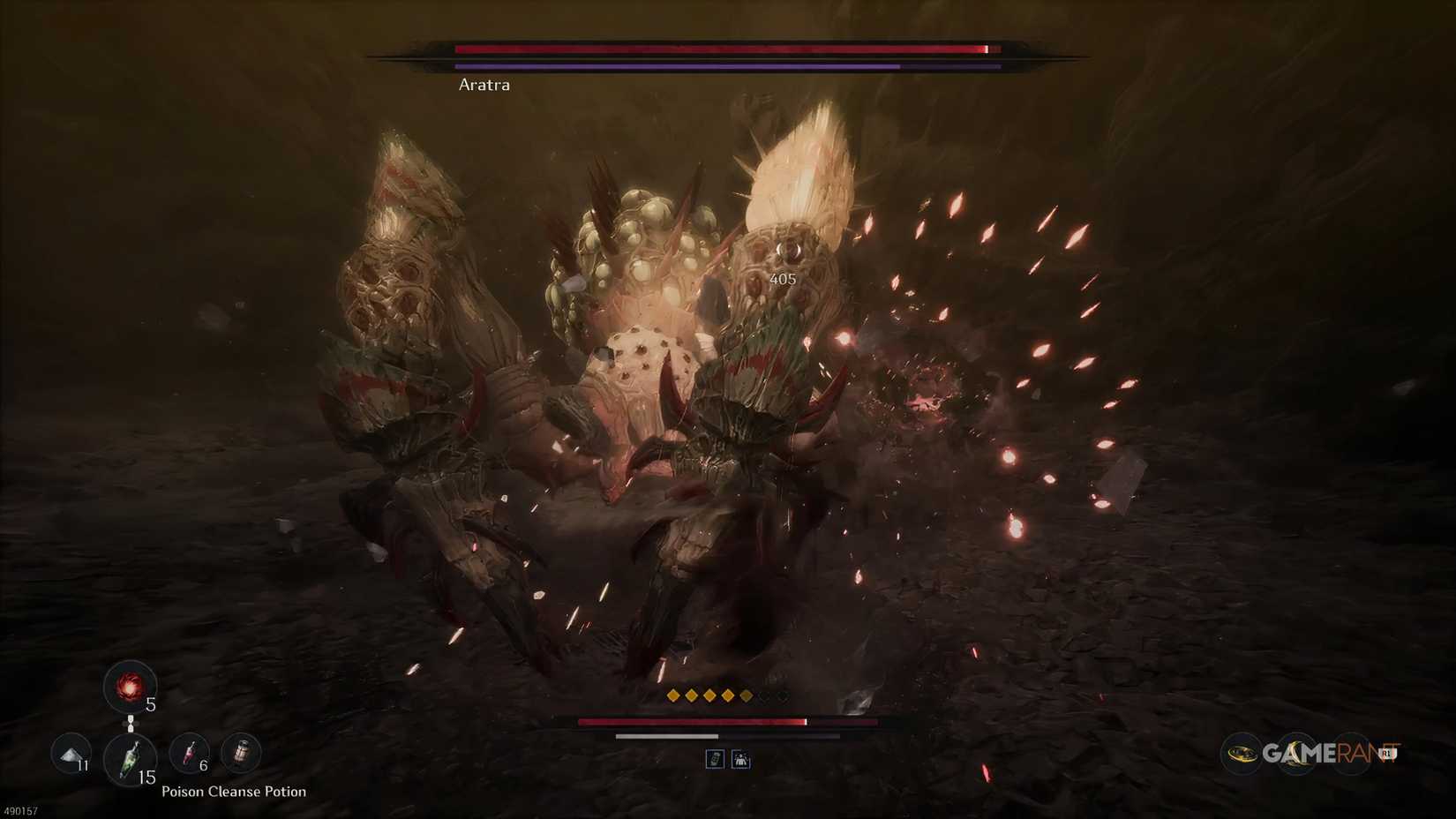Click the R1 button prompt icon
The height and width of the screenshot is (819, 1456).
(1387, 754)
